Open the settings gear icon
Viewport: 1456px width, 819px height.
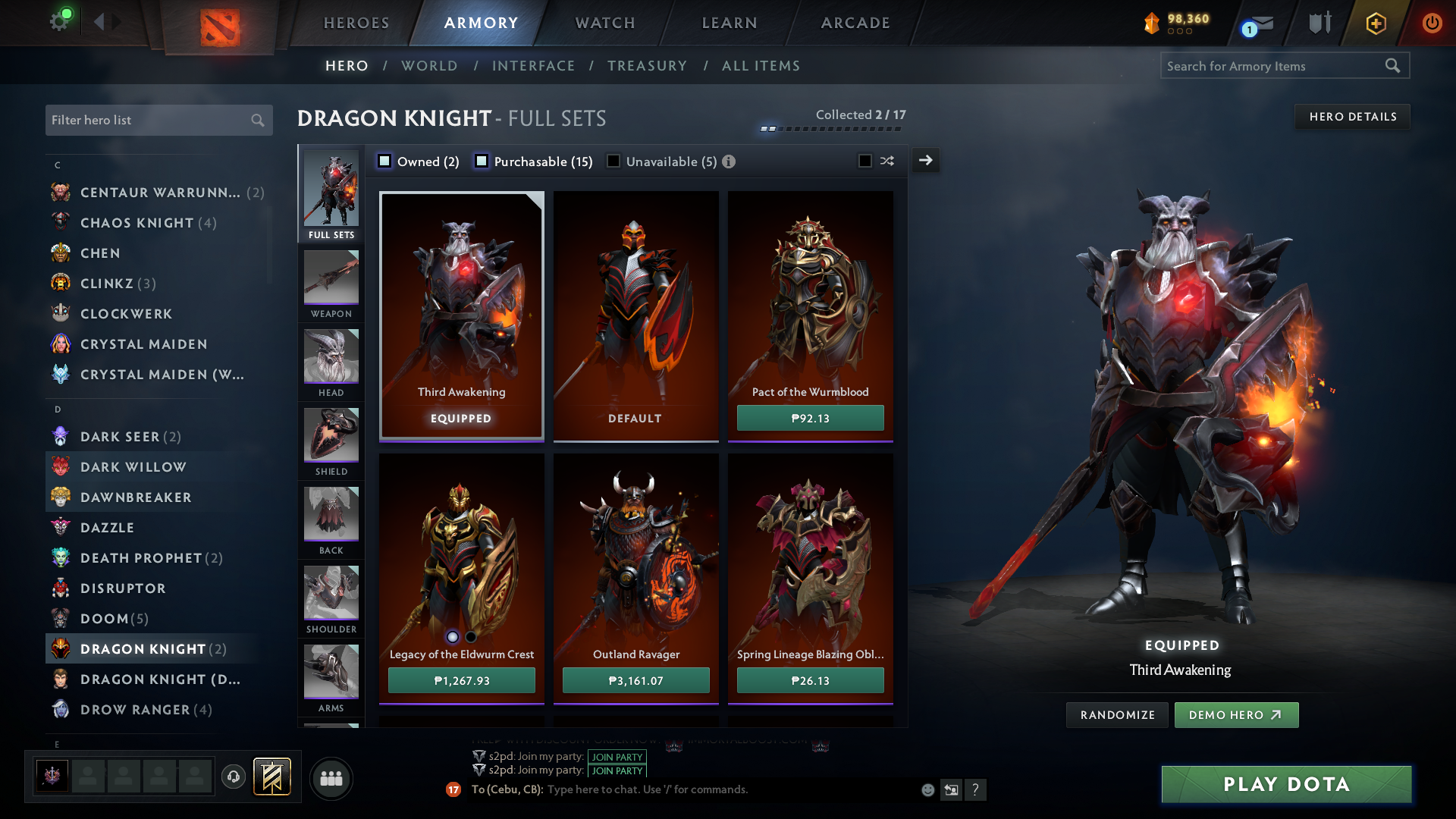59,20
